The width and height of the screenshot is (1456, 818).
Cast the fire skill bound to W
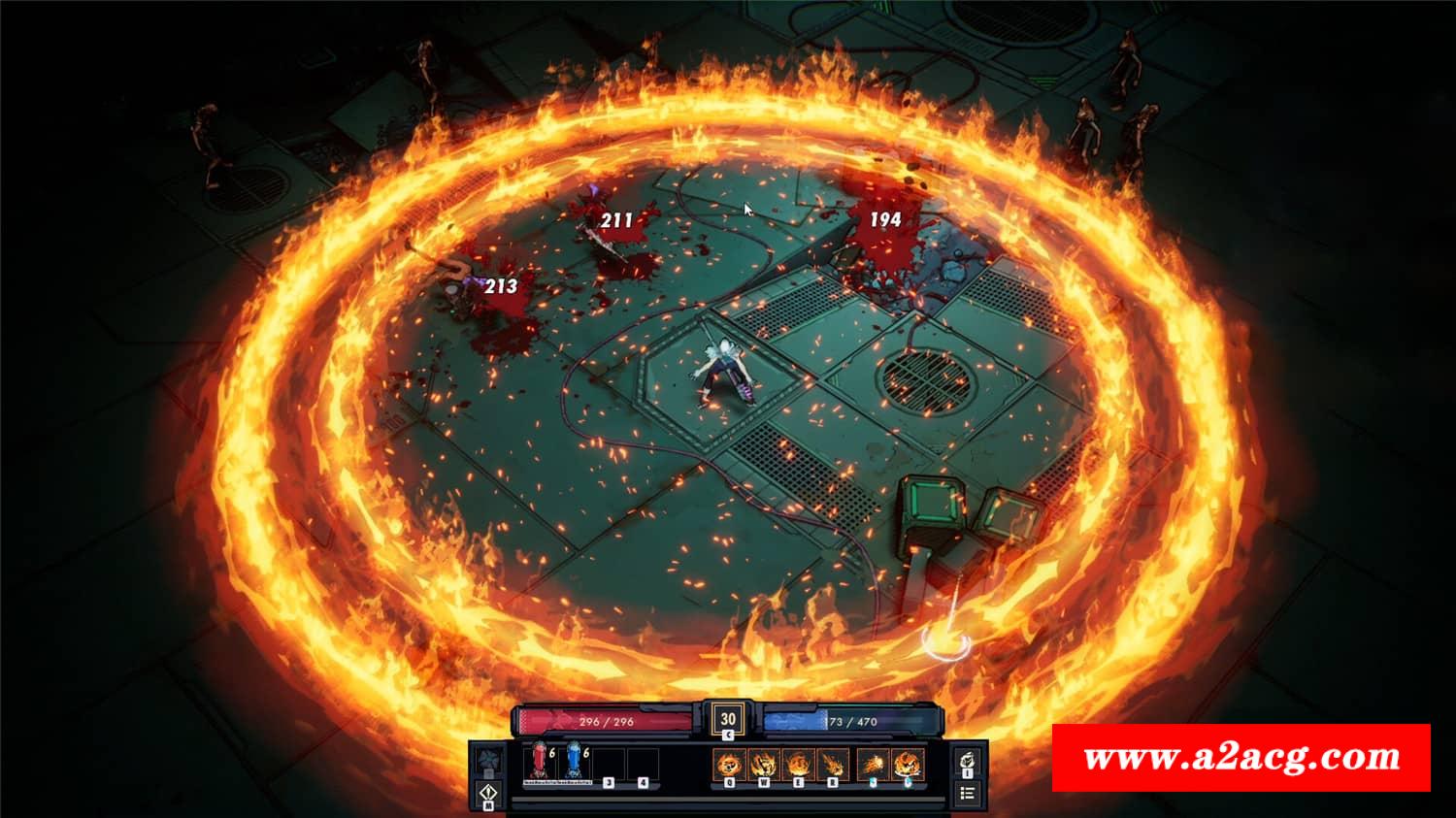(x=764, y=764)
